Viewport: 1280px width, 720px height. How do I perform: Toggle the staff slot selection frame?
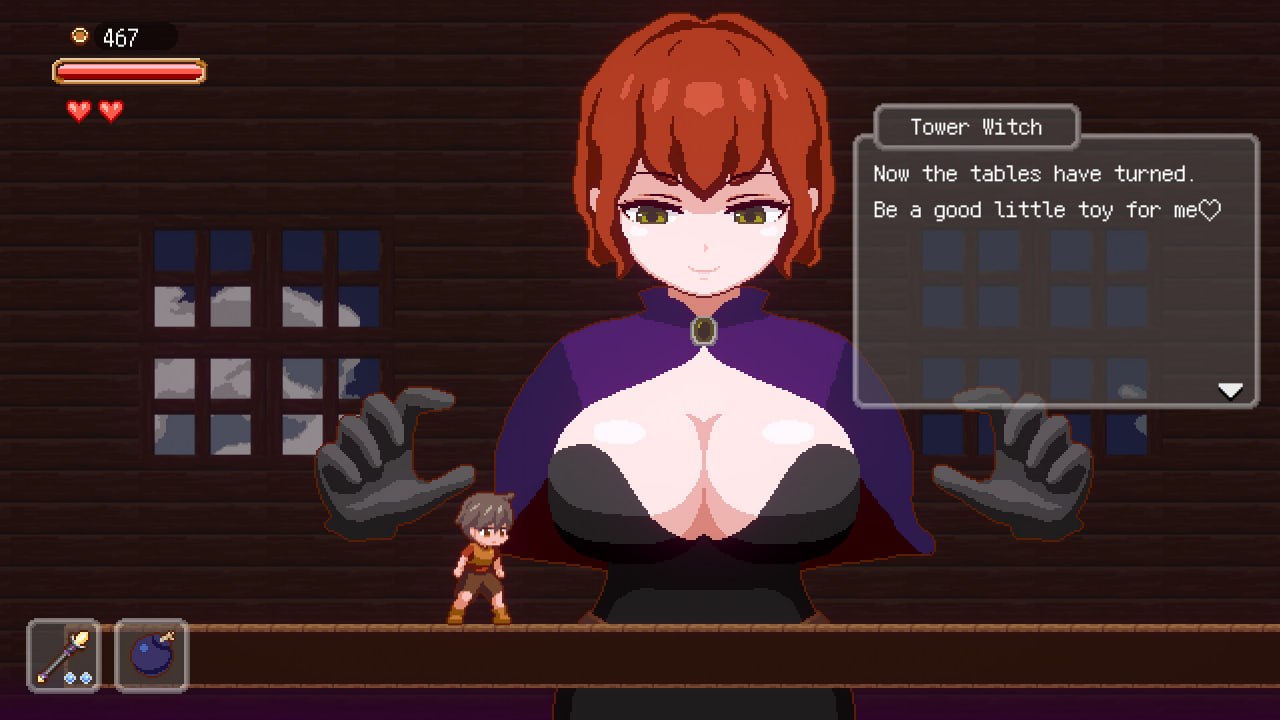(x=62, y=656)
